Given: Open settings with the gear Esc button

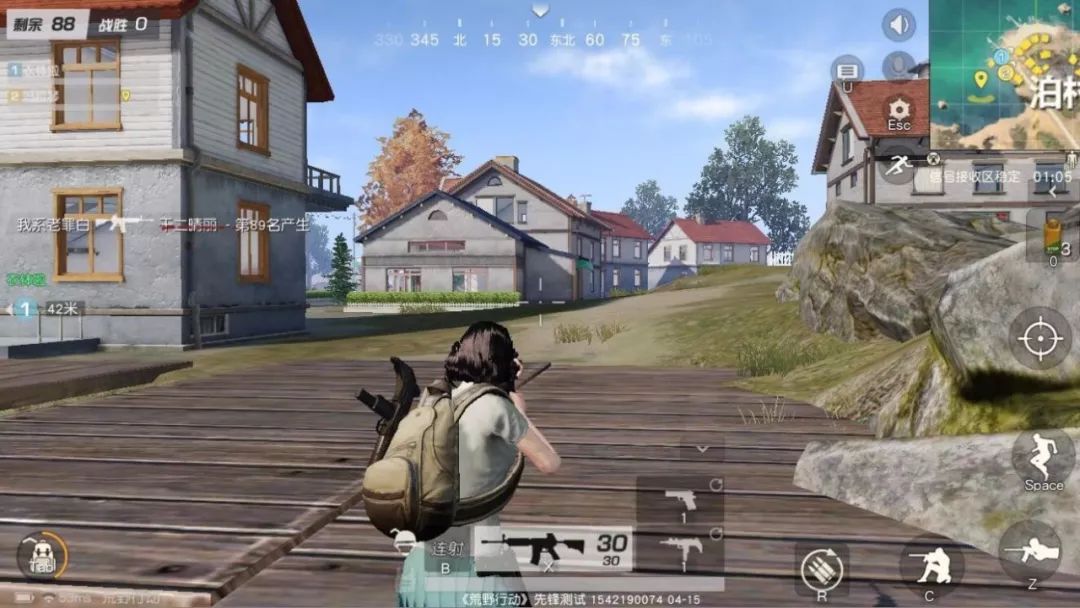Looking at the screenshot, I should click(x=899, y=113).
